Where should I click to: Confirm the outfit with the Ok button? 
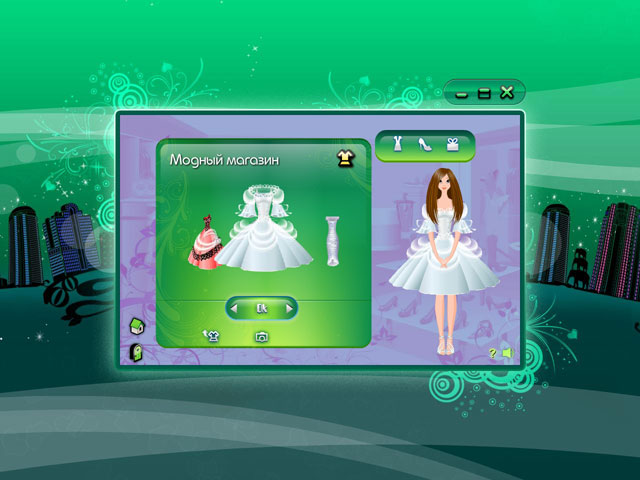click(262, 308)
